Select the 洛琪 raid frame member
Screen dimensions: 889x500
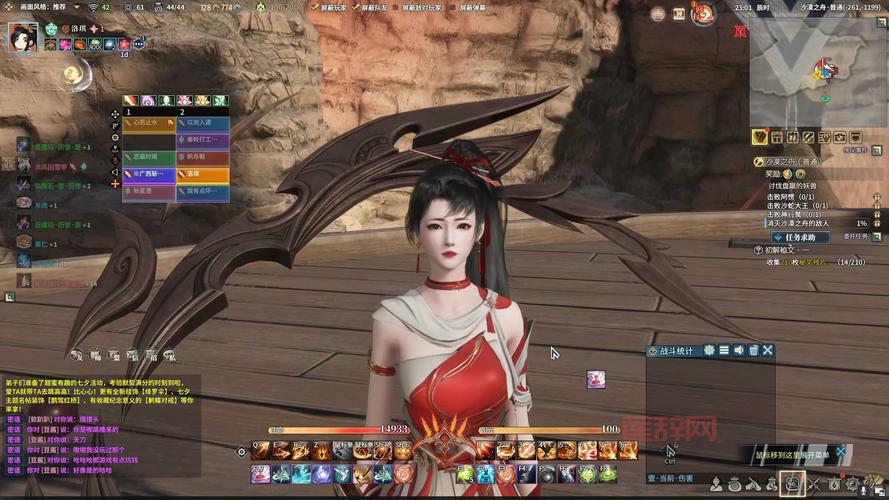pyautogui.click(x=202, y=173)
